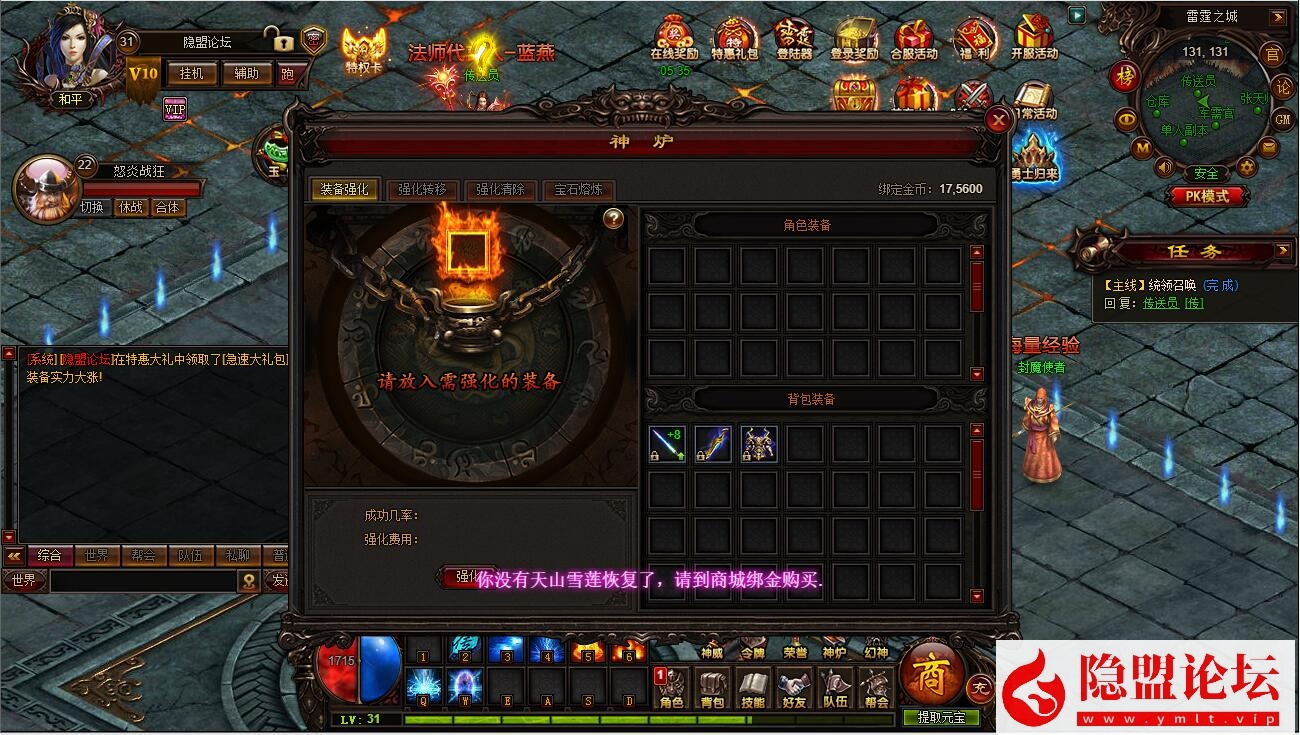Toggle the 挂机 auto-play mode
Viewport: 1300px width, 735px height.
[x=191, y=74]
